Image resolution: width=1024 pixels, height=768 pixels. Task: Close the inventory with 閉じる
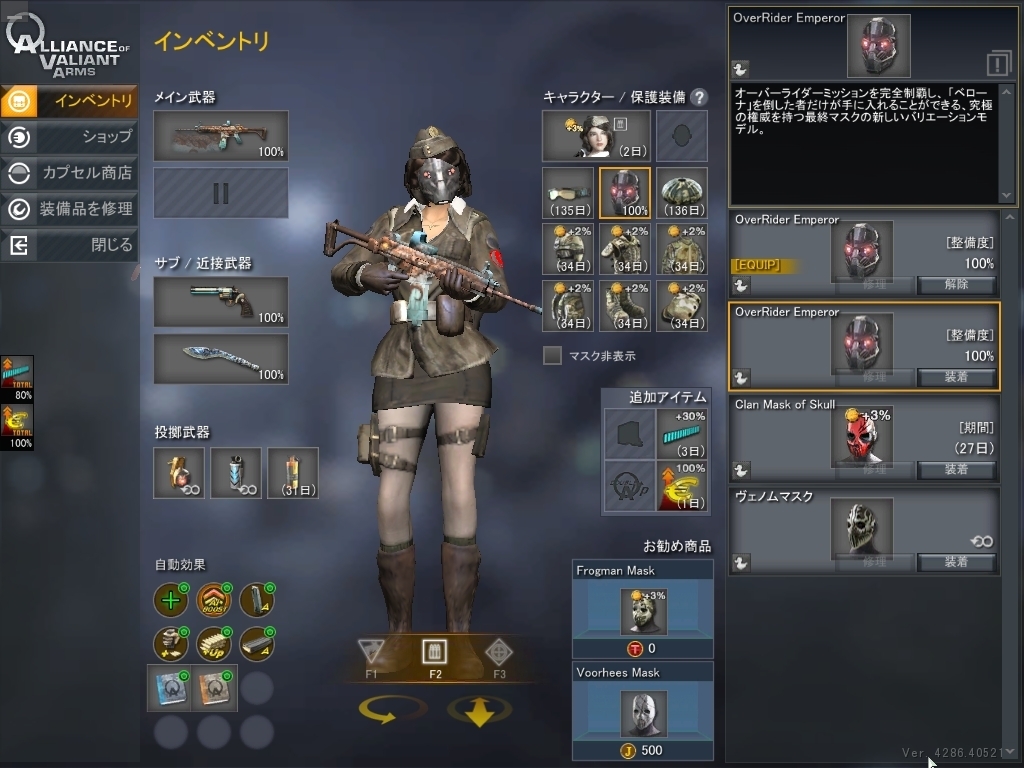point(70,244)
